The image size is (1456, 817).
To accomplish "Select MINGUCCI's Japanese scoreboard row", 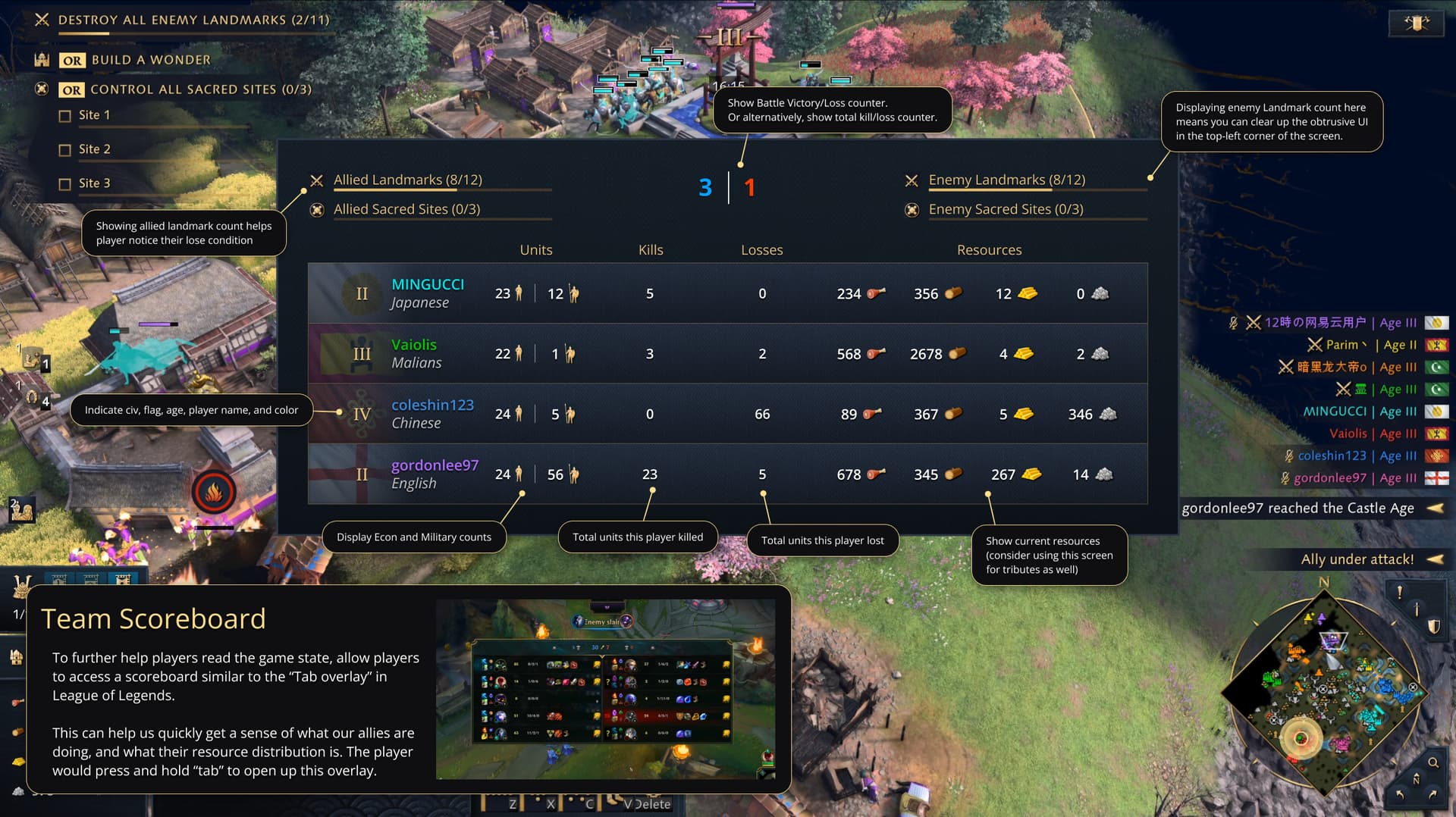I will 726,293.
